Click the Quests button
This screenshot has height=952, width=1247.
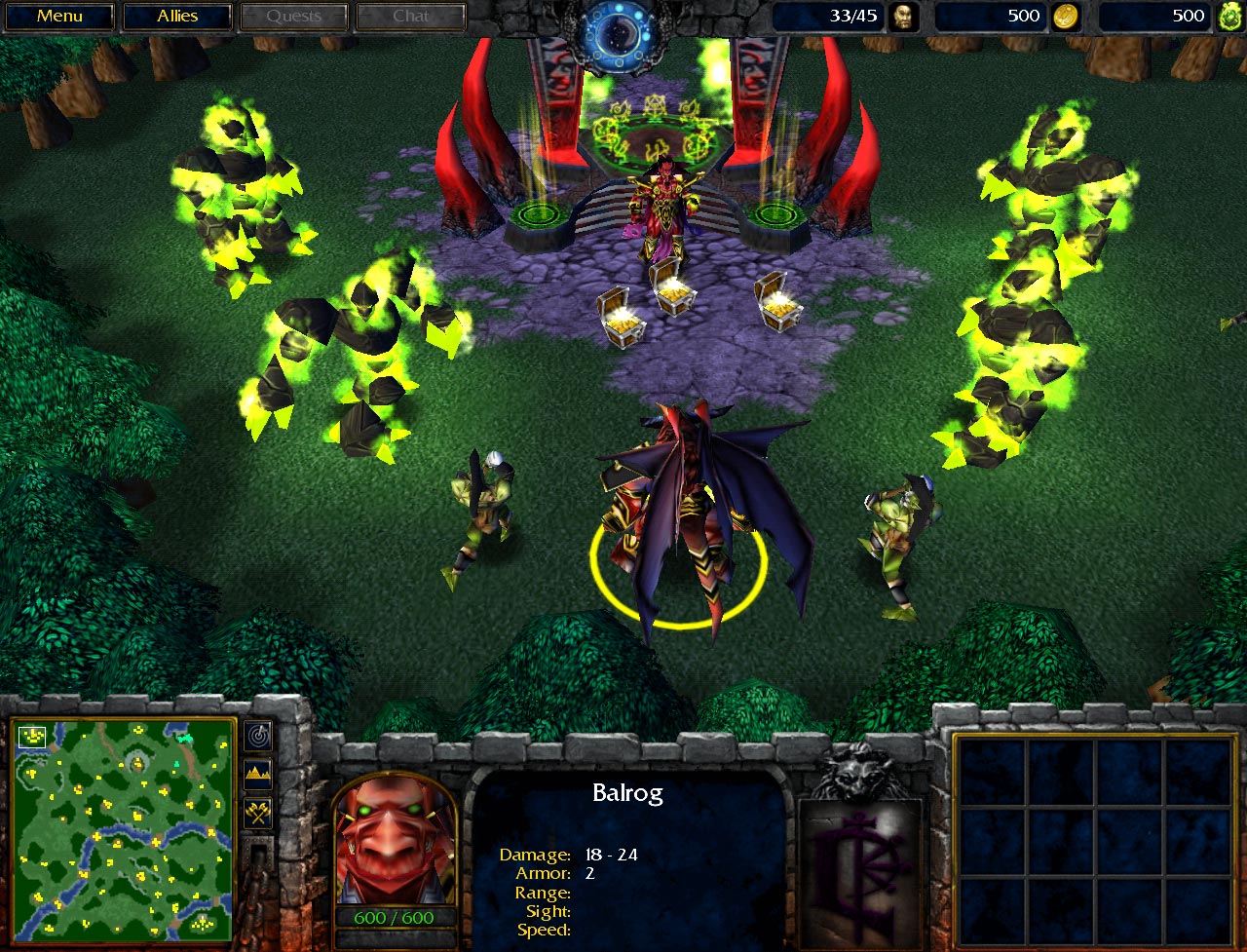pos(293,16)
